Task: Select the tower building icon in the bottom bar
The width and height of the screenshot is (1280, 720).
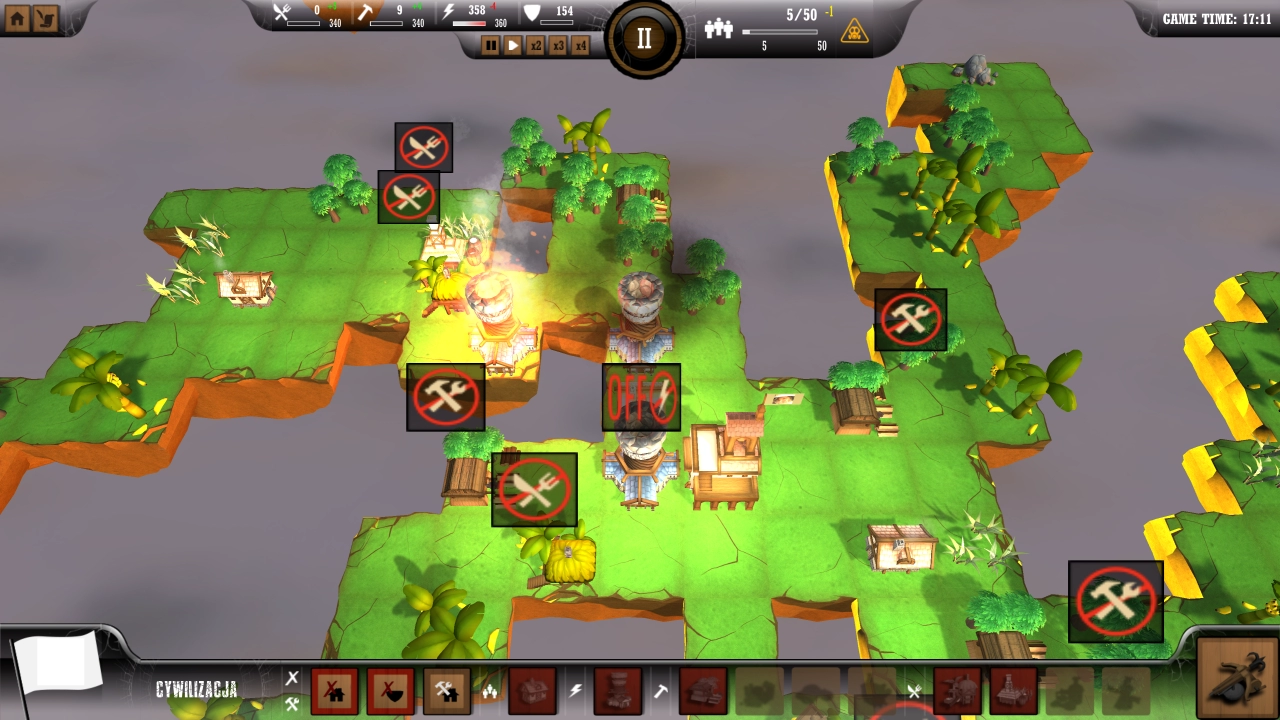Action: tap(615, 692)
